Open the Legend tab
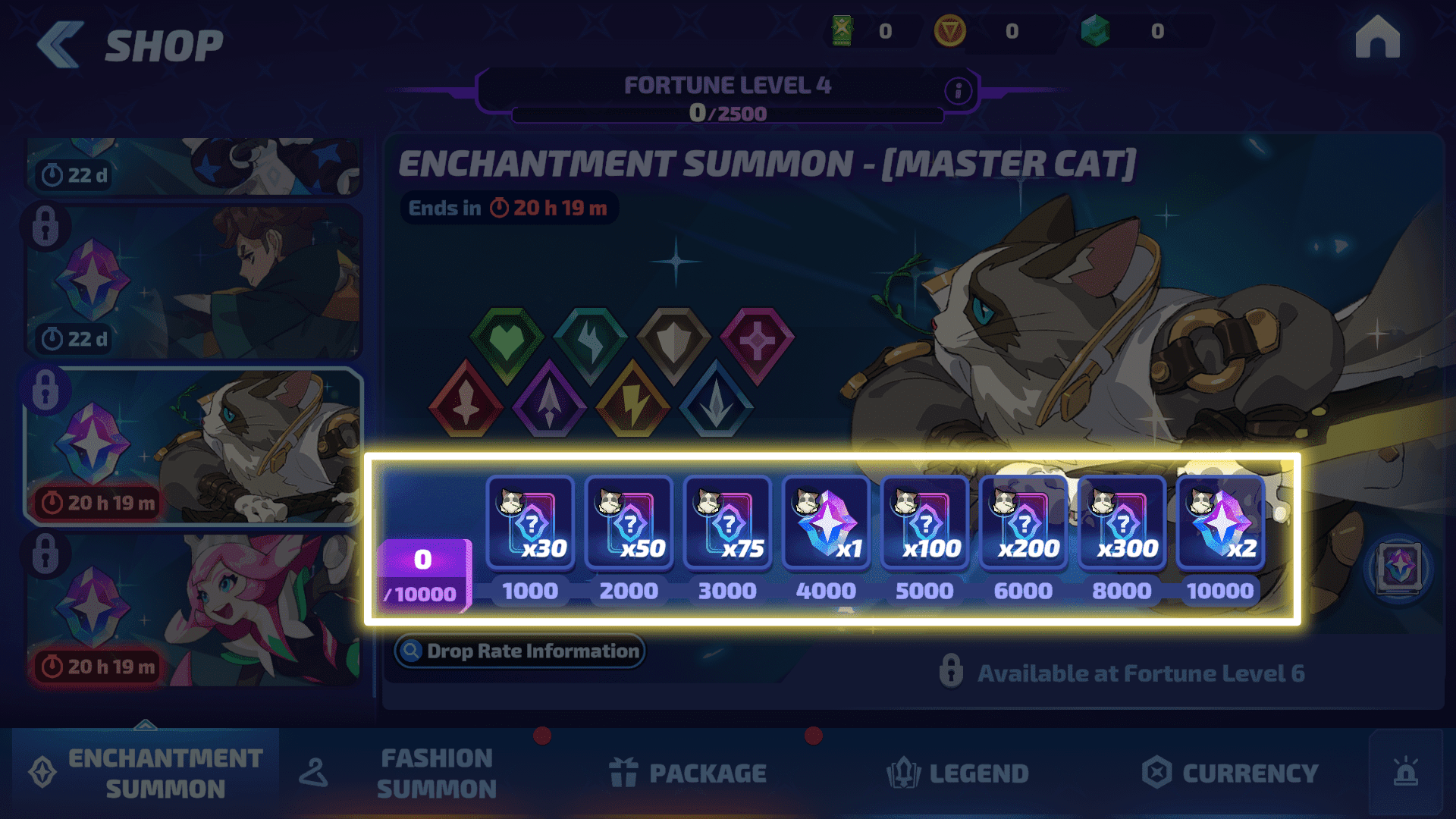1456x819 pixels. (958, 773)
